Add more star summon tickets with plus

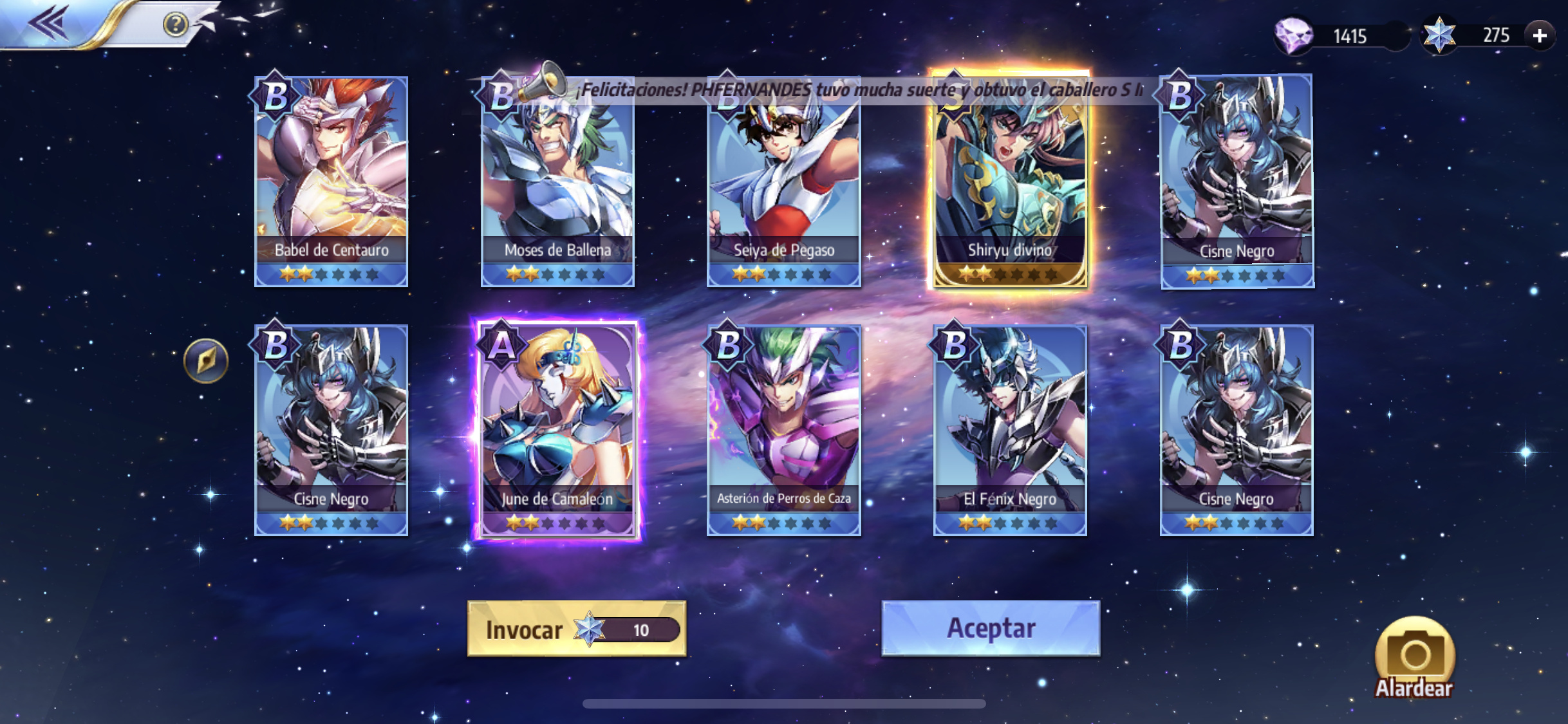(1540, 35)
